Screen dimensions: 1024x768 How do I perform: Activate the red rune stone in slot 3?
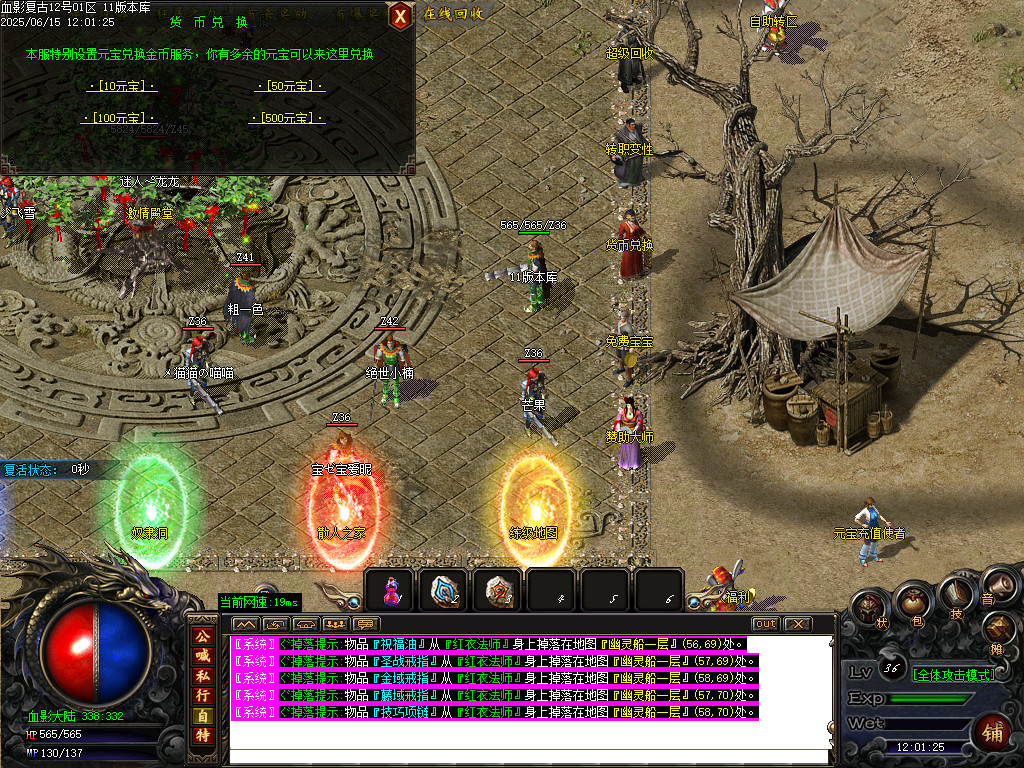click(x=498, y=590)
